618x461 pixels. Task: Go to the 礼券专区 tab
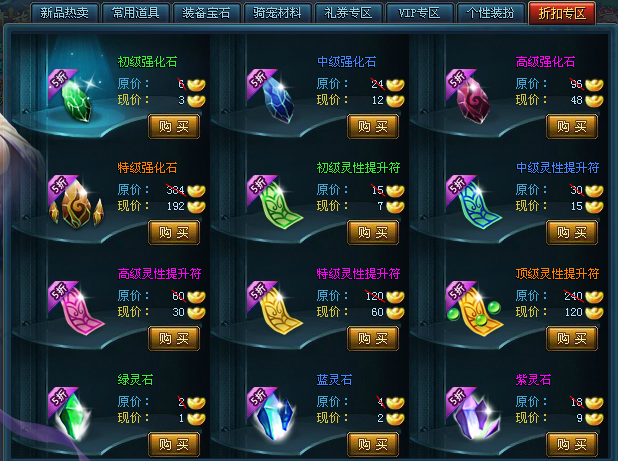point(349,13)
